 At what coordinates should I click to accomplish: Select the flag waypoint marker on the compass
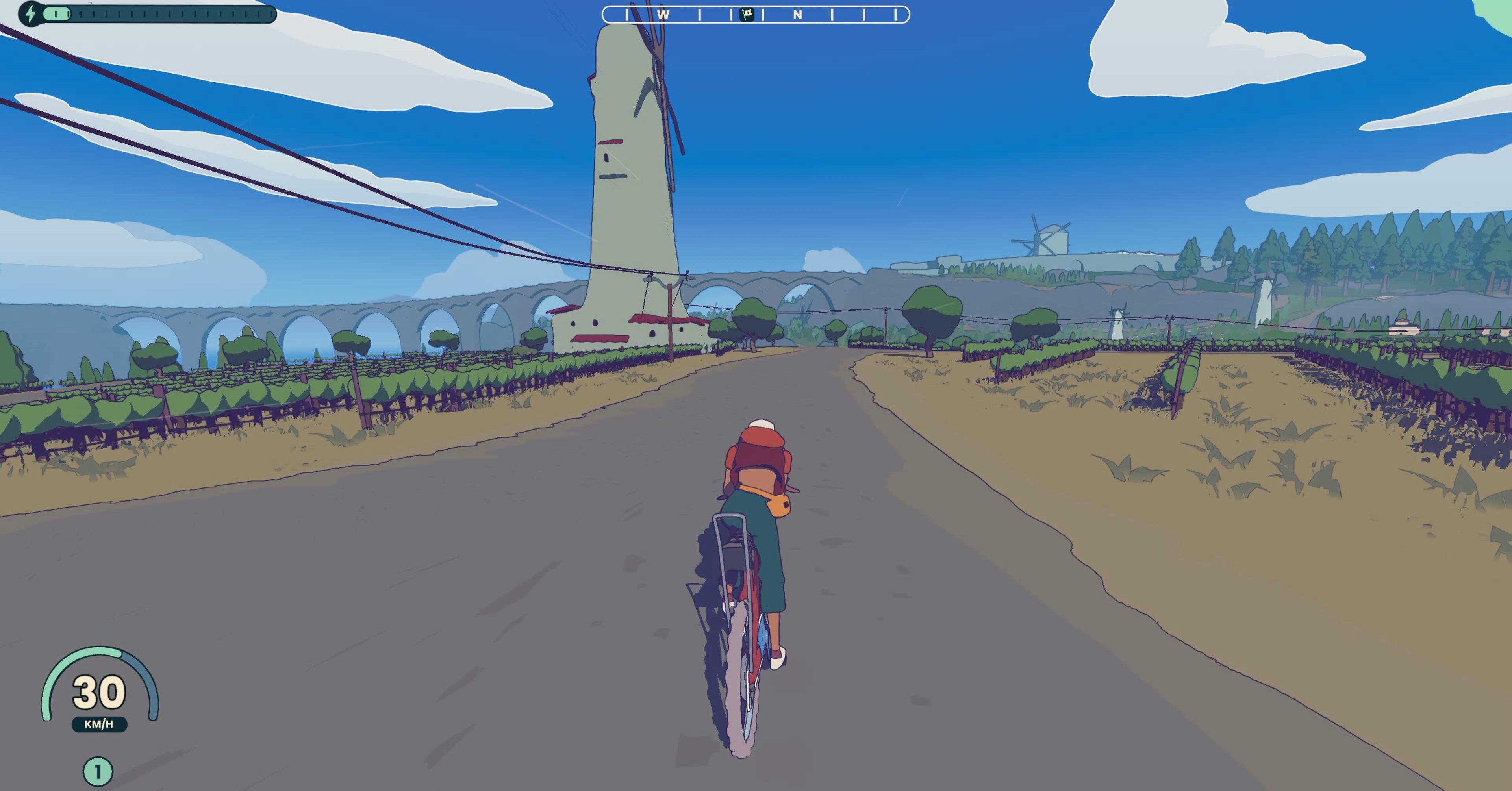pos(747,15)
